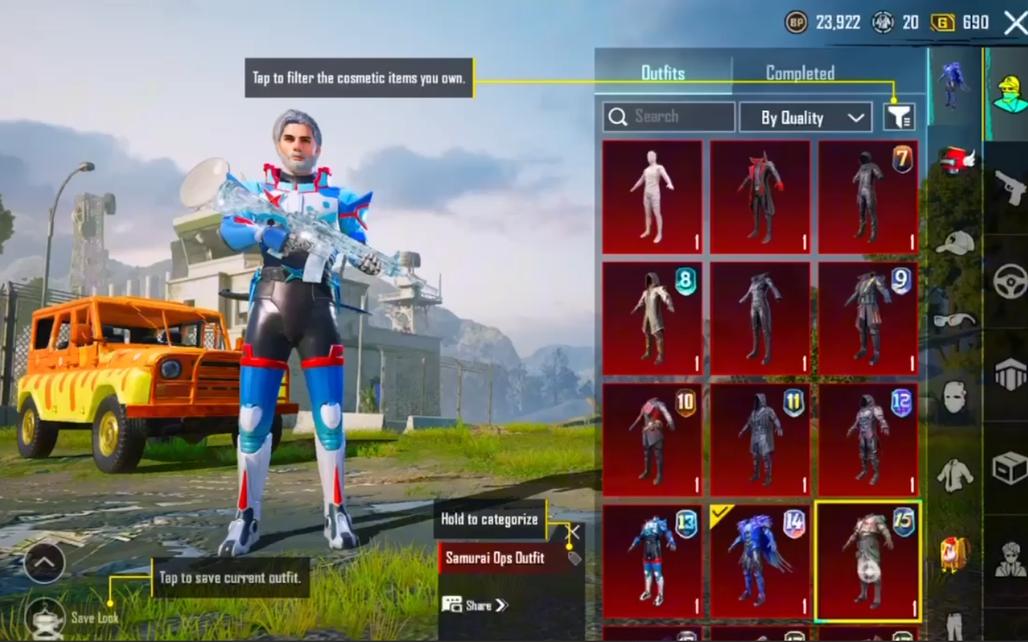Select the outfit tile with badge 10
The width and height of the screenshot is (1028, 642).
point(652,440)
